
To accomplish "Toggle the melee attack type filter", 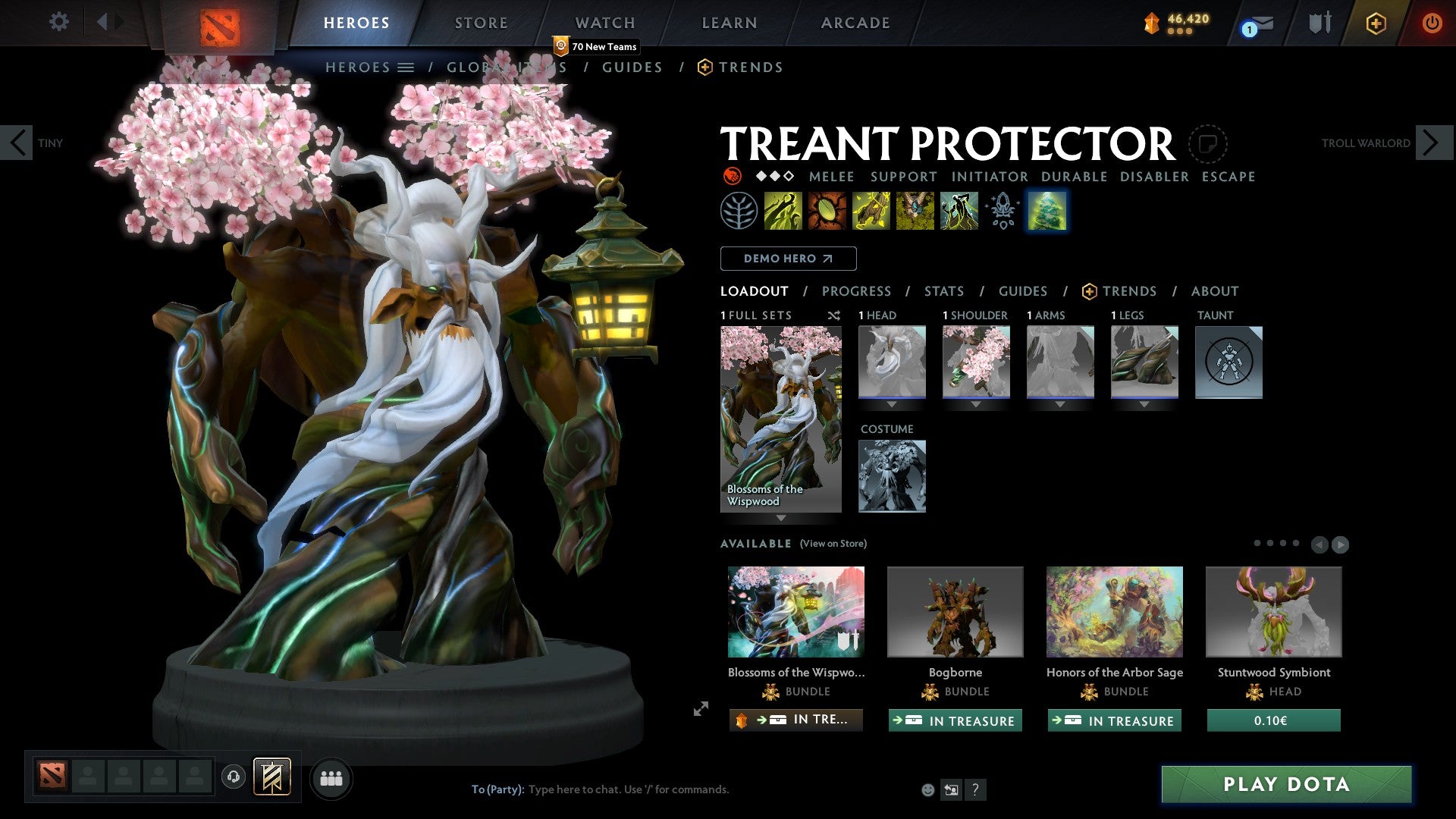I will [x=831, y=177].
